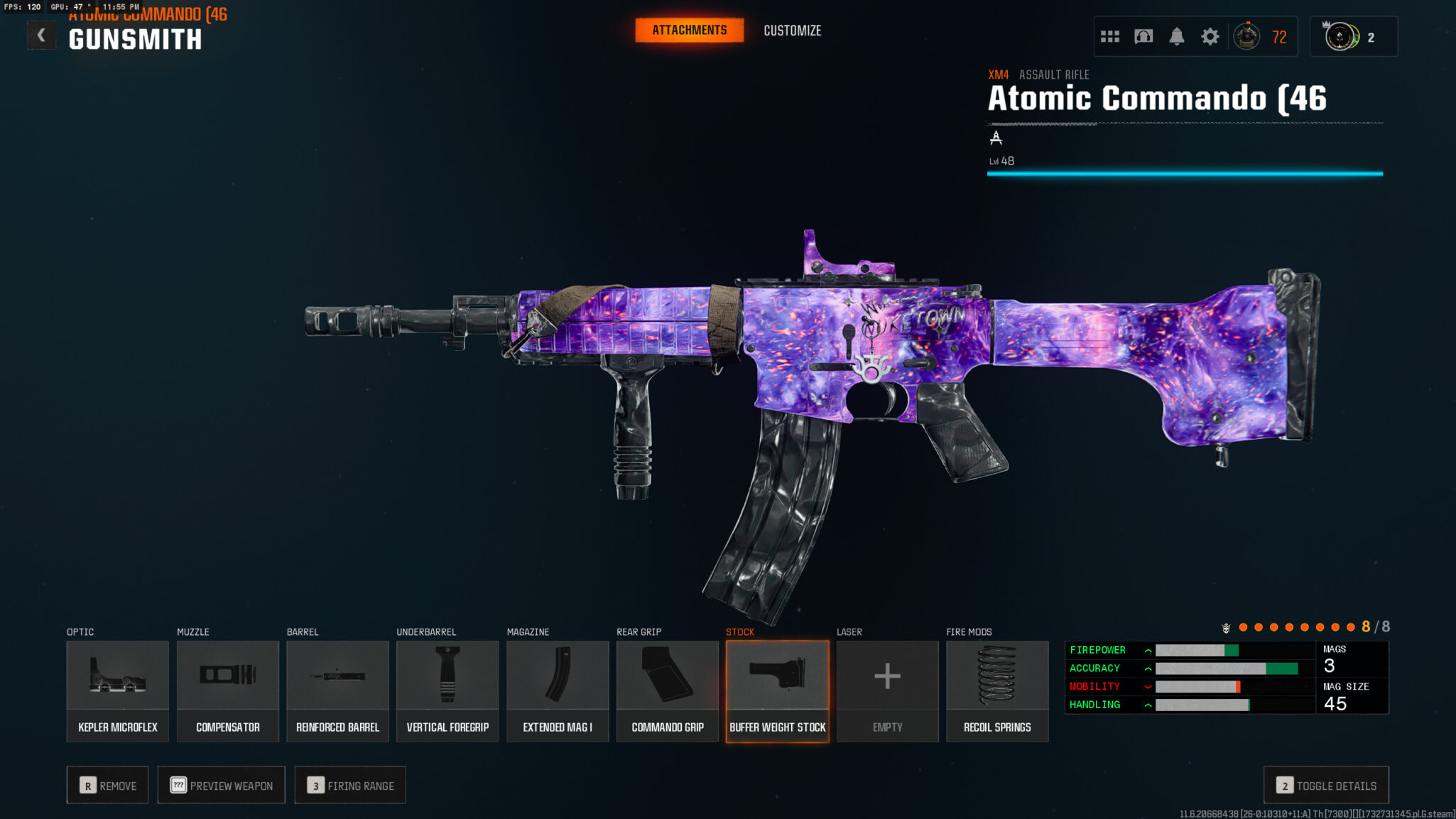Pick the Extended Mag I magazine slot
The height and width of the screenshot is (819, 1456).
tap(558, 691)
